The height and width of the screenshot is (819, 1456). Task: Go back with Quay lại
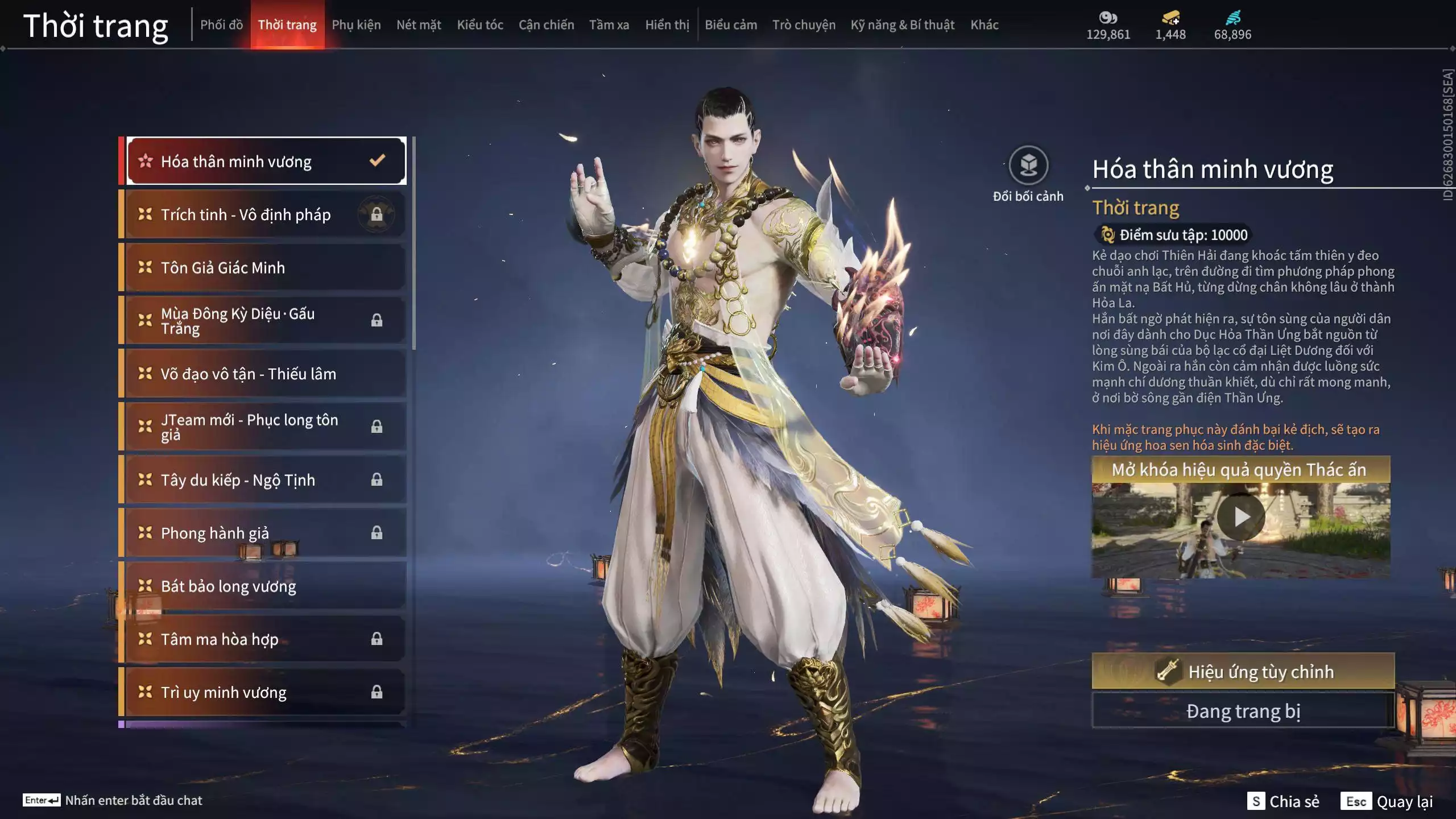coord(1388,801)
